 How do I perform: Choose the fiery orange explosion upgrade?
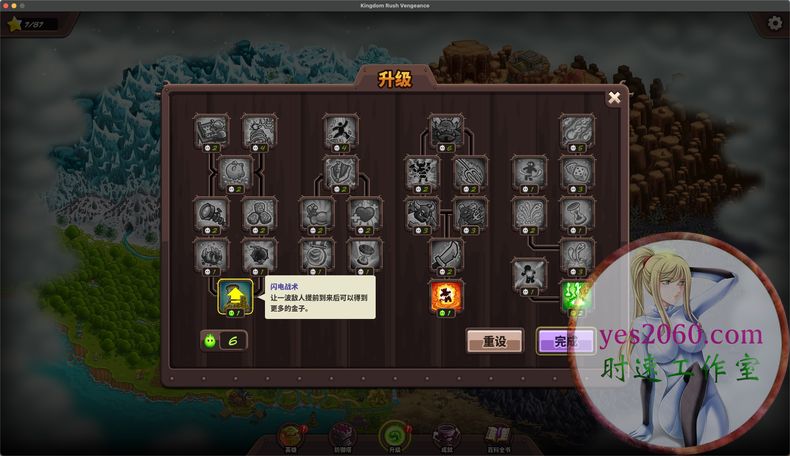446,295
